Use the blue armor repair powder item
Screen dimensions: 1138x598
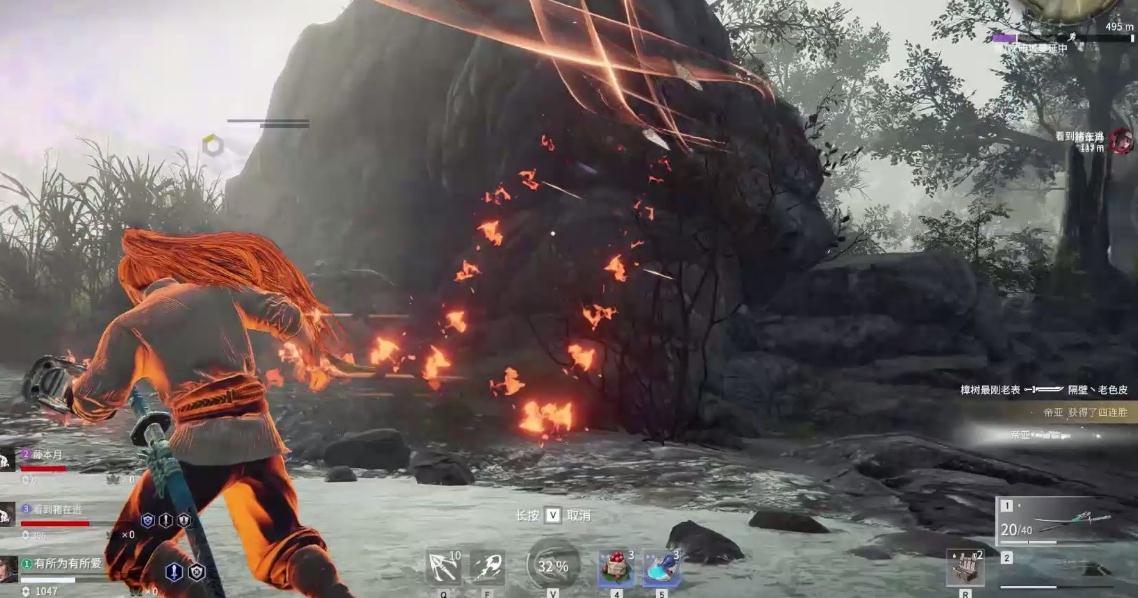tap(660, 568)
